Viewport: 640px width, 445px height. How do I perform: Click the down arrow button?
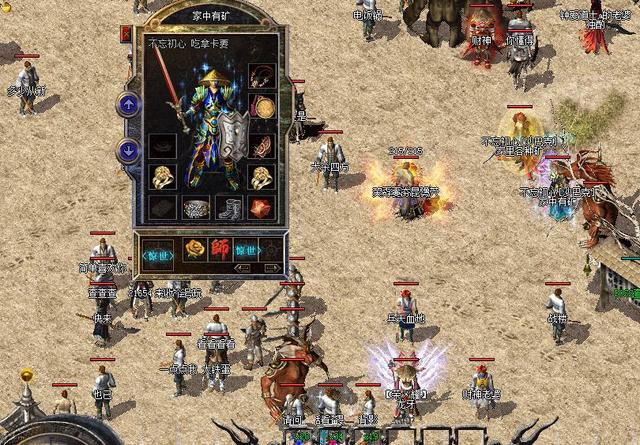point(129,151)
